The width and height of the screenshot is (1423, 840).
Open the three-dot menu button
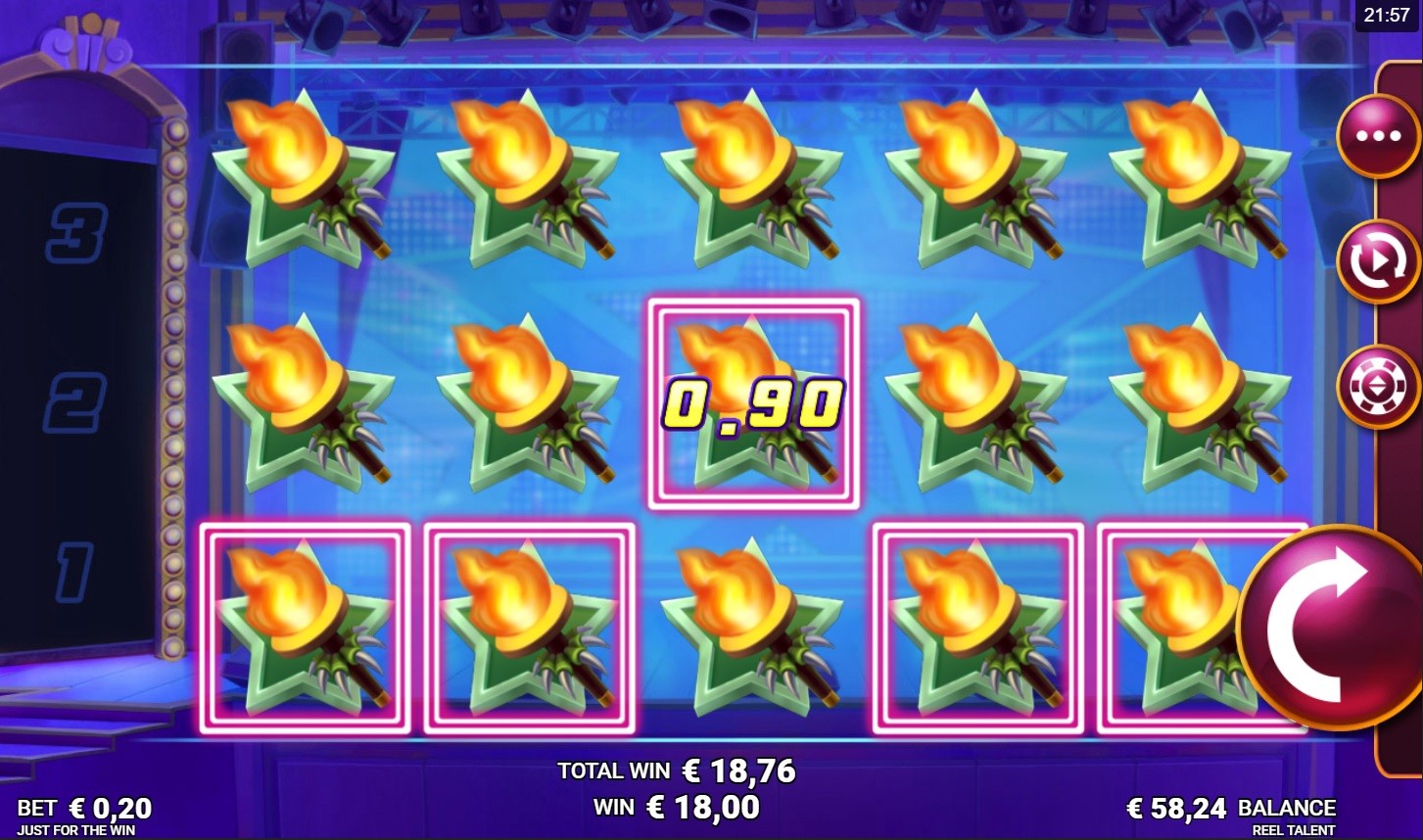[1378, 136]
